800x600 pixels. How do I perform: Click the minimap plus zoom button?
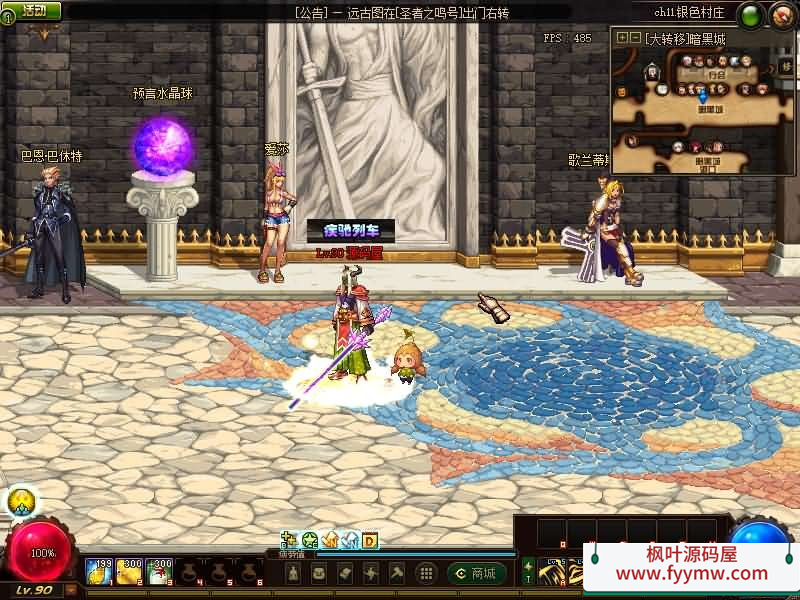coord(622,38)
